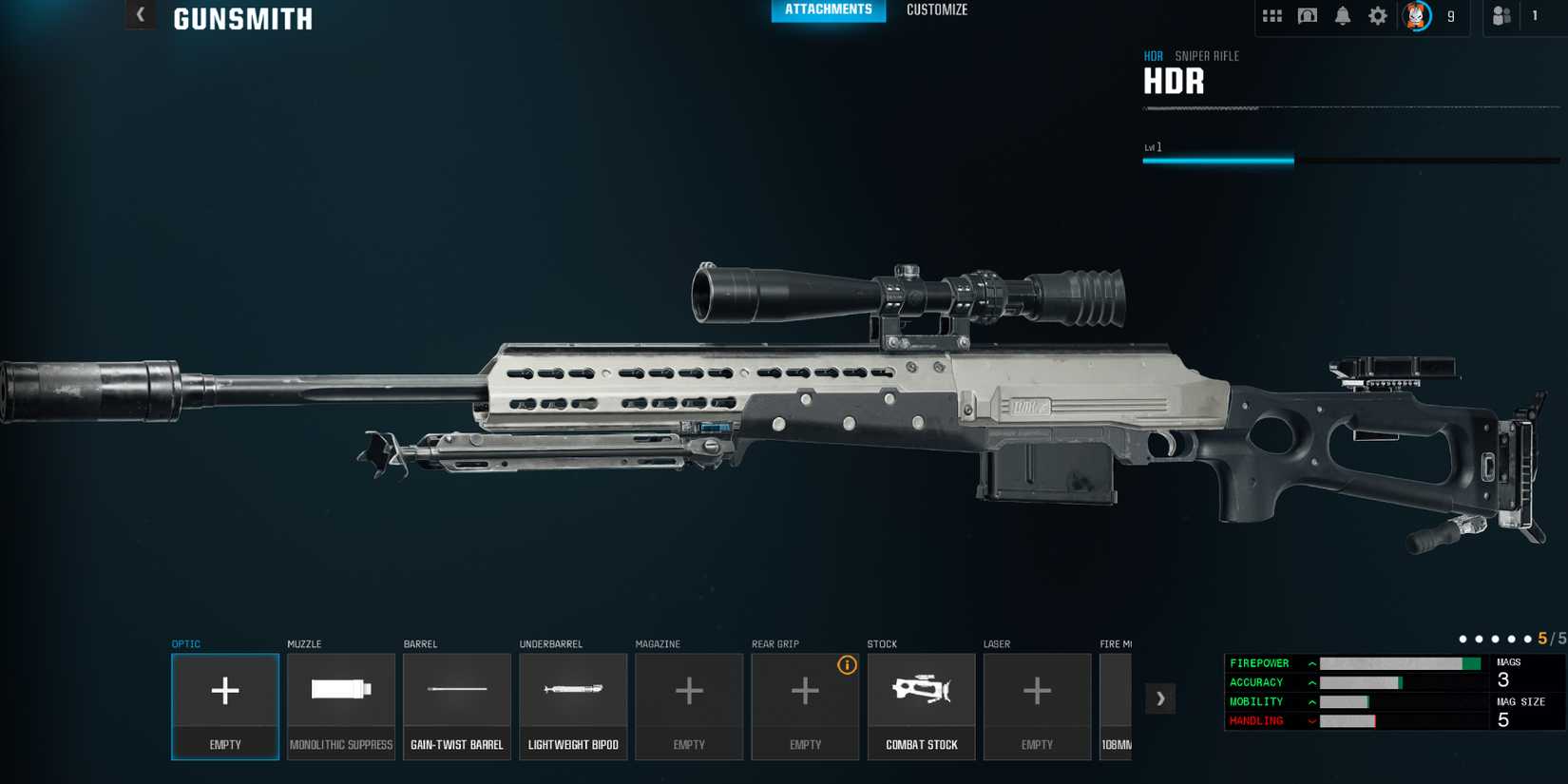Open the Customize tab
The image size is (1568, 784).
coord(937,10)
